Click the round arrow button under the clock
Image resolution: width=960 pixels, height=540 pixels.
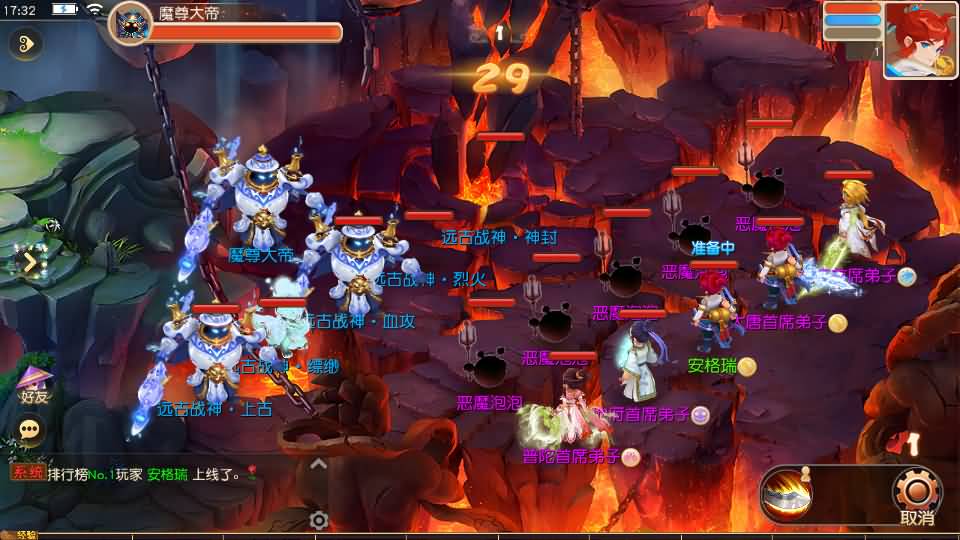pyautogui.click(x=25, y=43)
